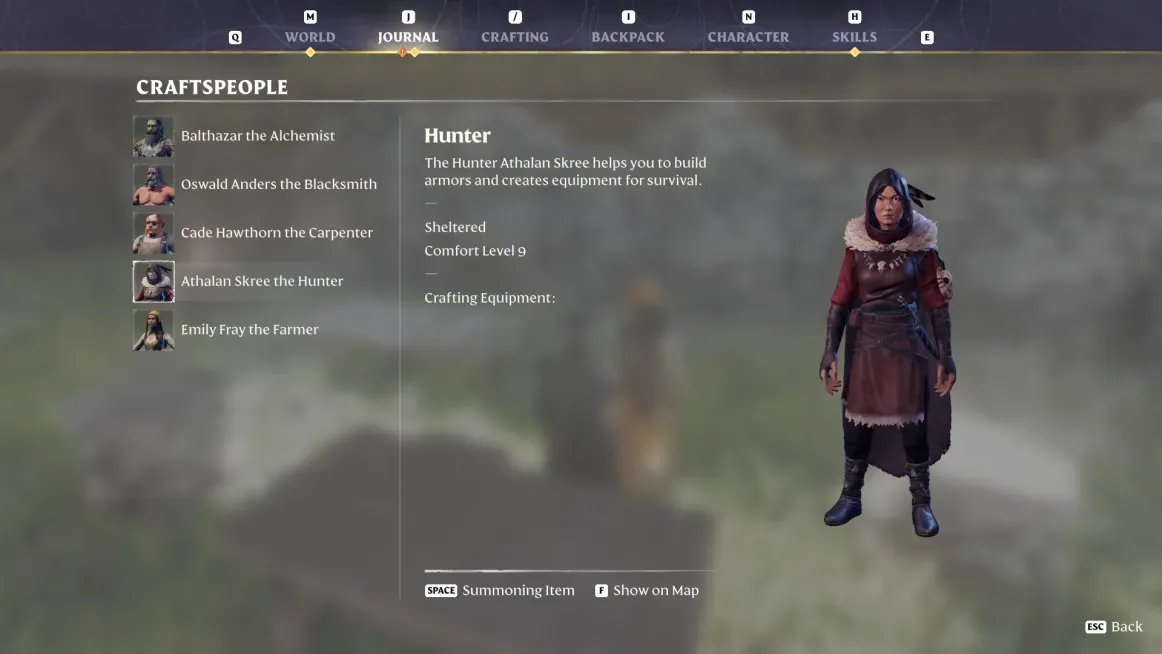
Task: Switch to the World tab
Action: [310, 37]
